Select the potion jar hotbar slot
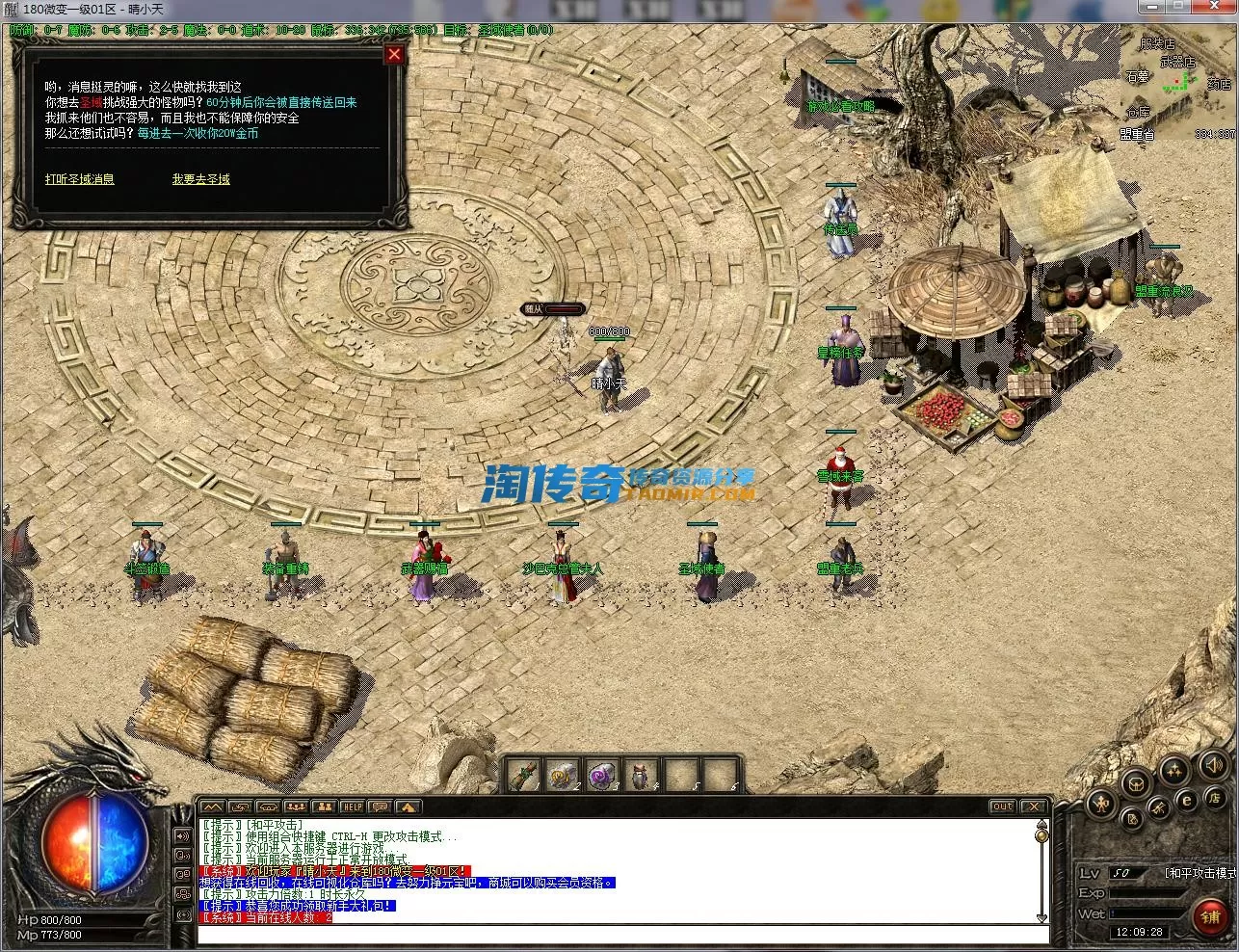Screen dimensions: 1239x952 pos(639,775)
